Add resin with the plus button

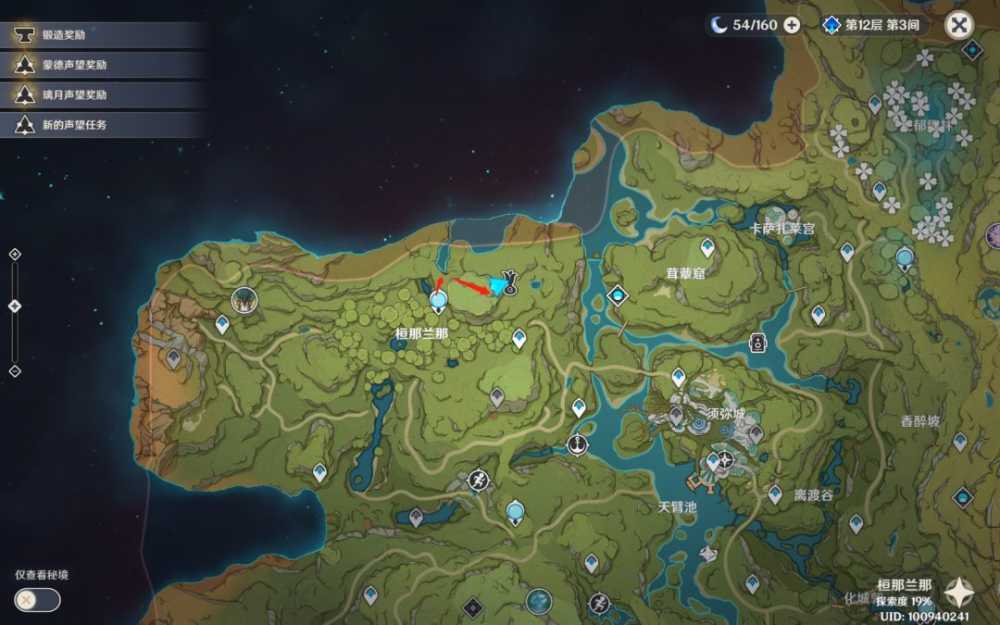coord(792,25)
